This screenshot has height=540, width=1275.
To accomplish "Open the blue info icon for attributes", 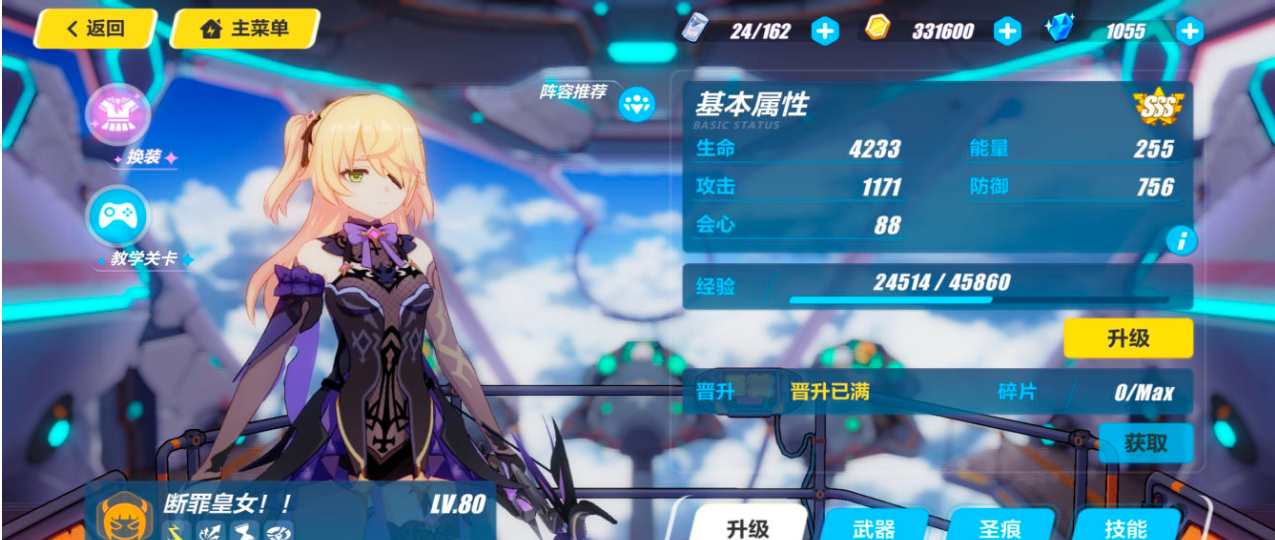I will click(1182, 240).
